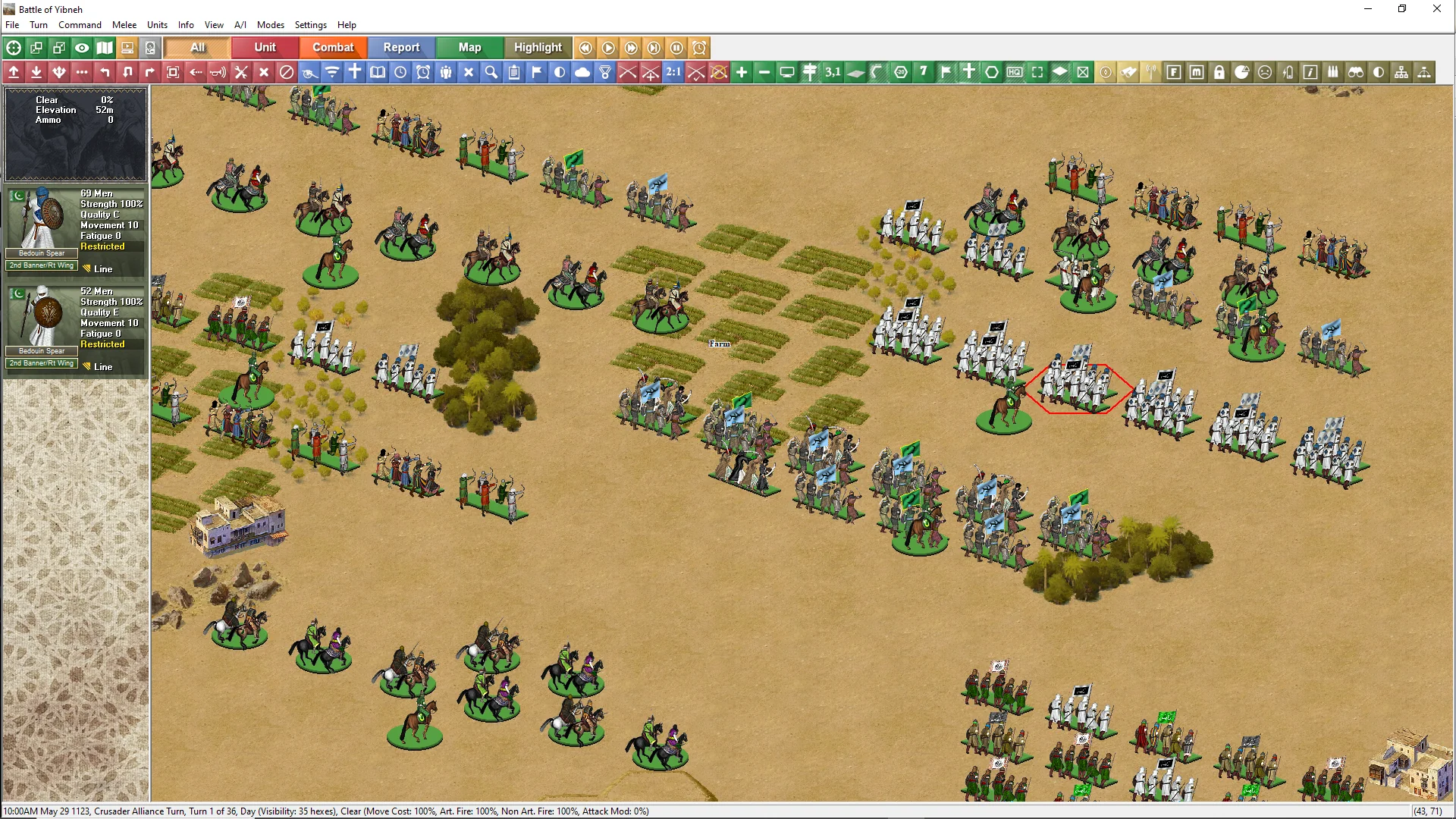Zoom out with the green minus button

(x=764, y=72)
